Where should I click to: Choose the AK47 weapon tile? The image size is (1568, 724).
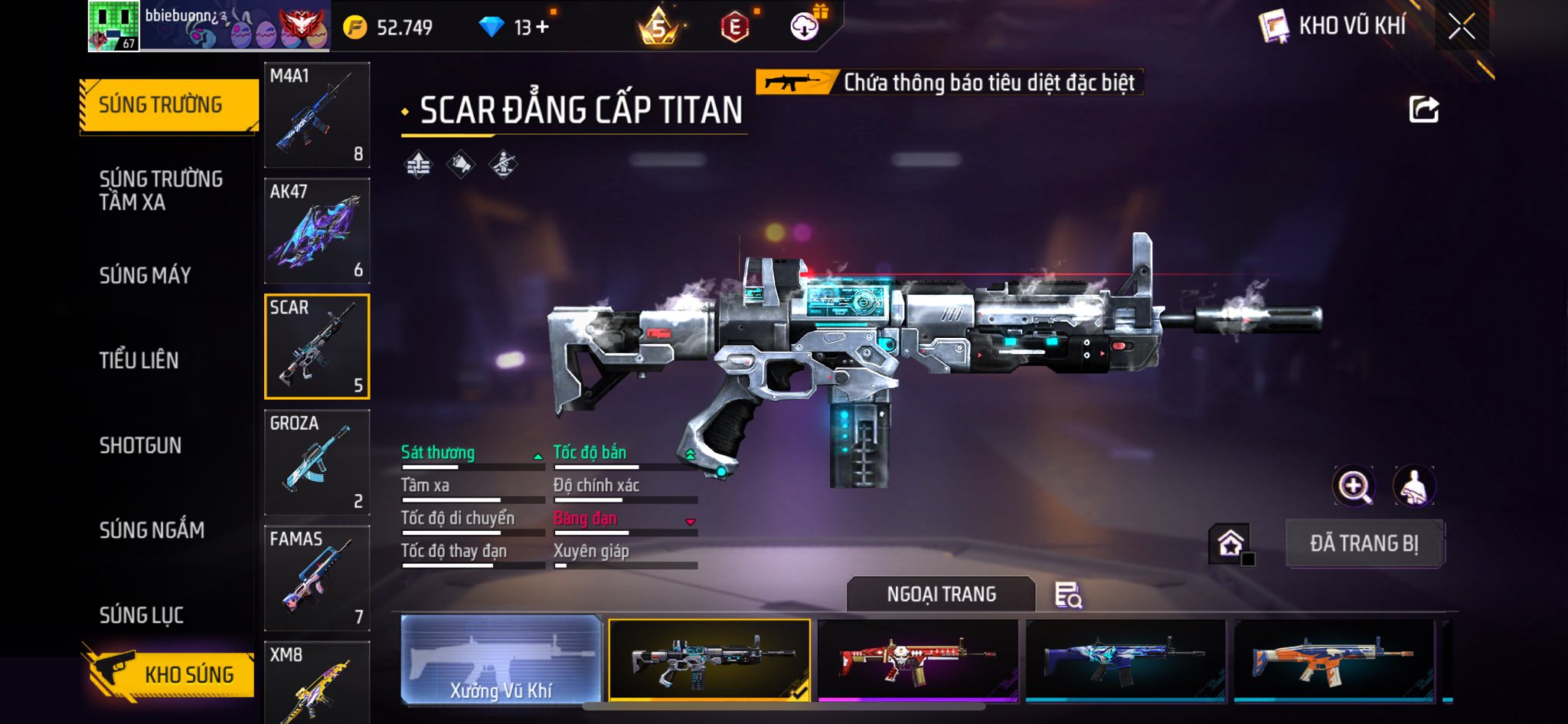tap(317, 231)
